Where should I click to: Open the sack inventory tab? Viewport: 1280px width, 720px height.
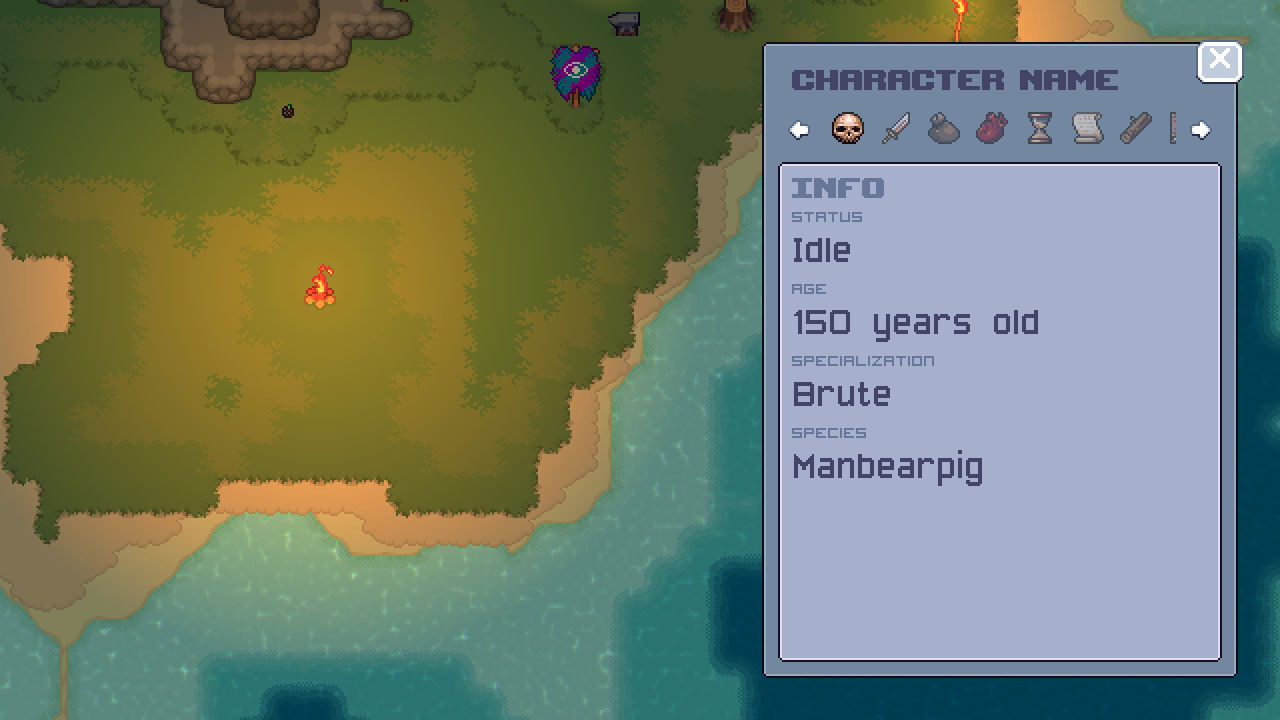coord(943,130)
